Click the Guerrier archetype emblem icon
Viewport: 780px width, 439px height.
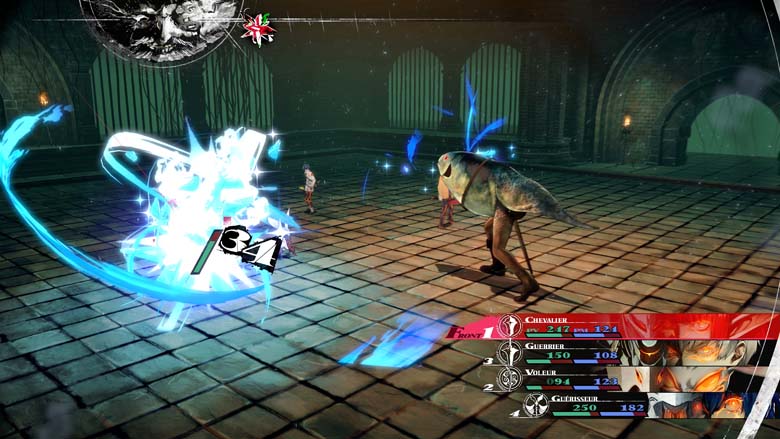click(x=510, y=352)
